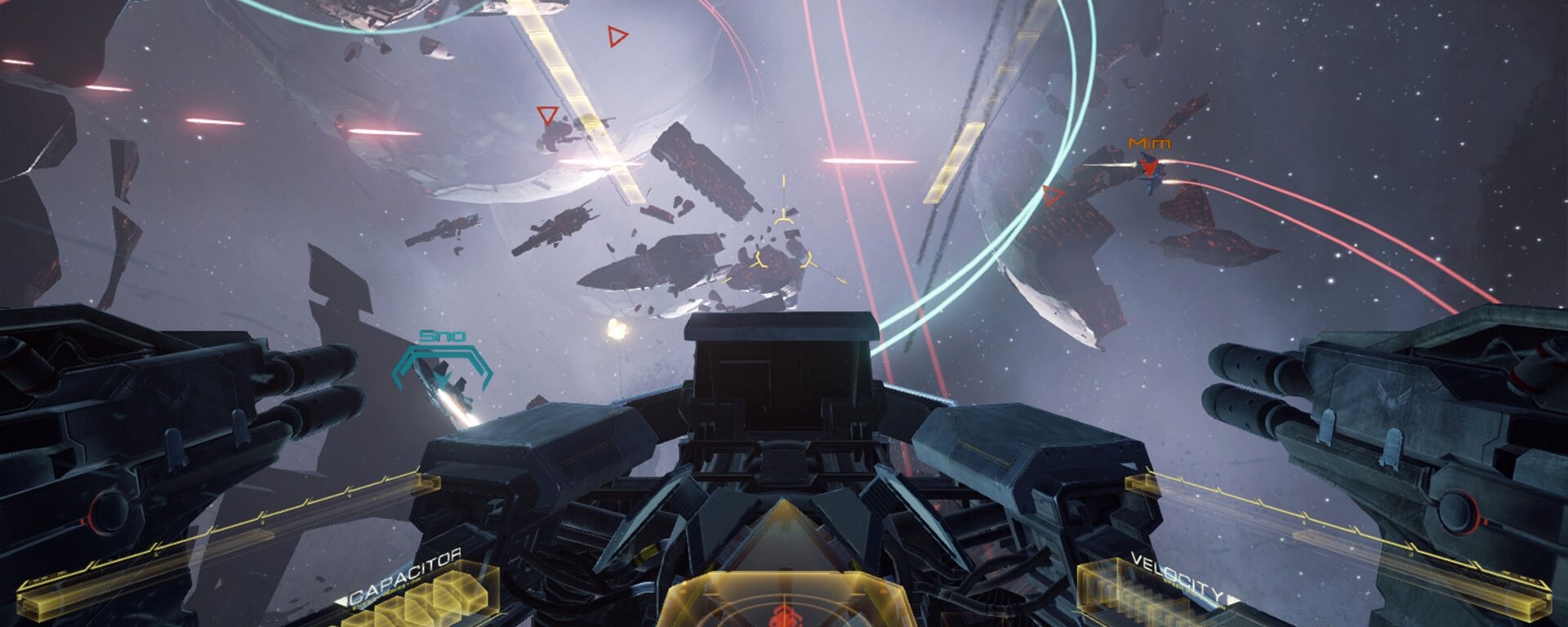The image size is (1568, 627).
Task: Select the teal ally marker labeled Sno
Action: pos(443,367)
